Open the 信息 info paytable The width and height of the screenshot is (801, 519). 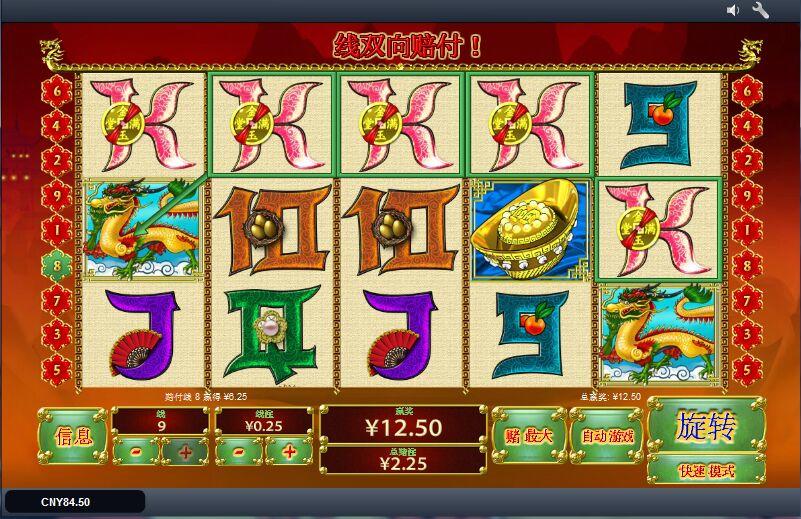pyautogui.click(x=73, y=435)
